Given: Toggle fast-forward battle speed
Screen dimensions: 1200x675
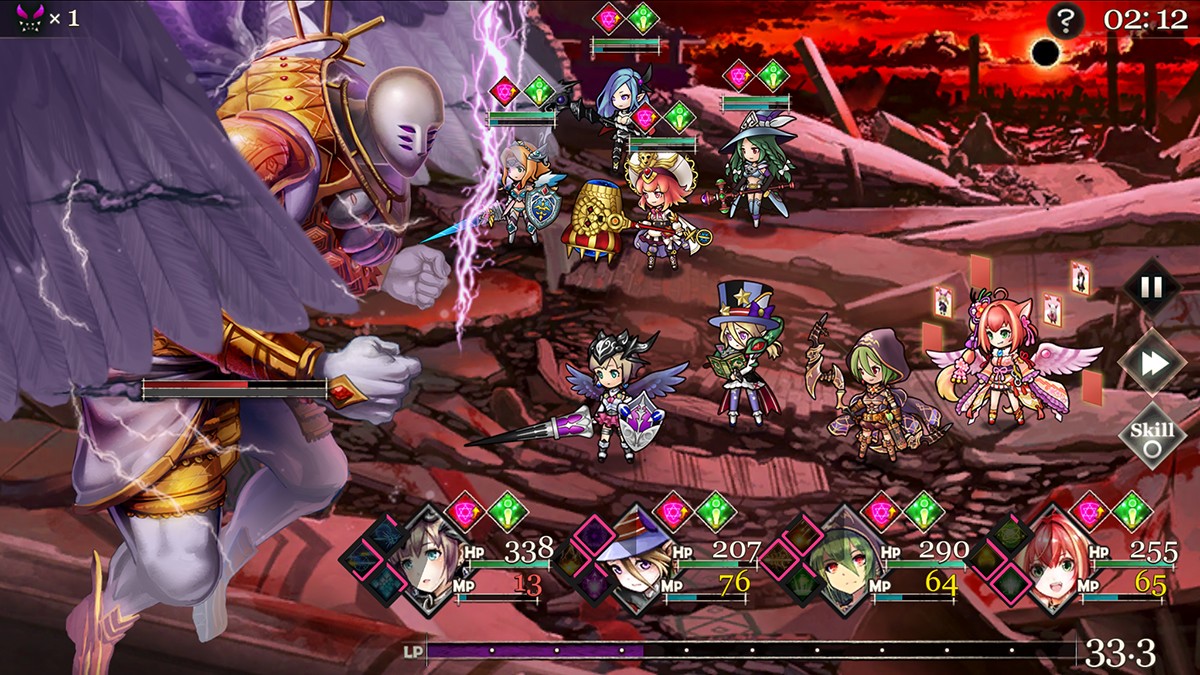Looking at the screenshot, I should pos(1151,363).
